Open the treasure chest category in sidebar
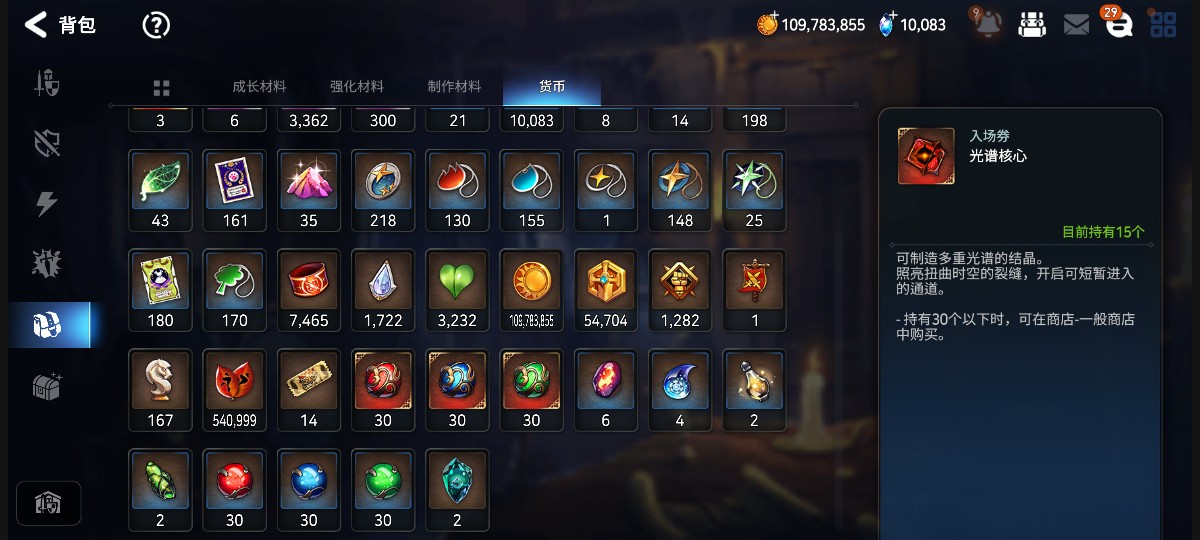 click(48, 386)
